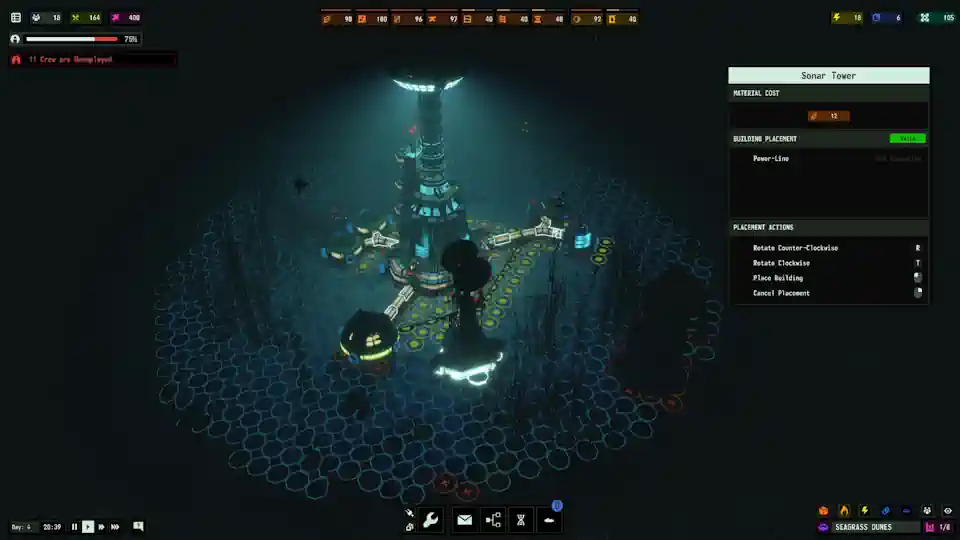Switch to fastest triple-arrow speed

pos(115,527)
